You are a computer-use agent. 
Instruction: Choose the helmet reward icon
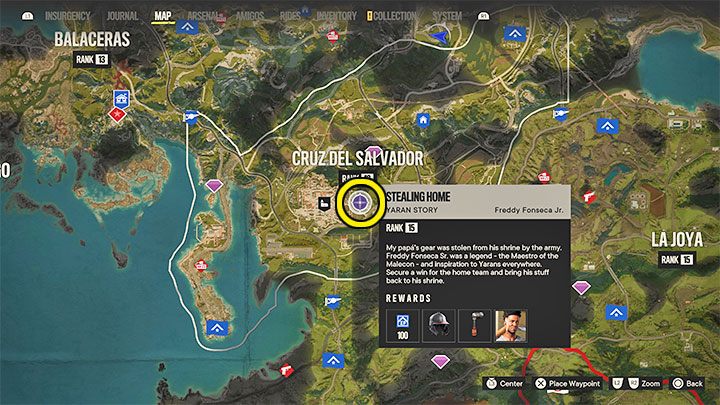coord(438,323)
